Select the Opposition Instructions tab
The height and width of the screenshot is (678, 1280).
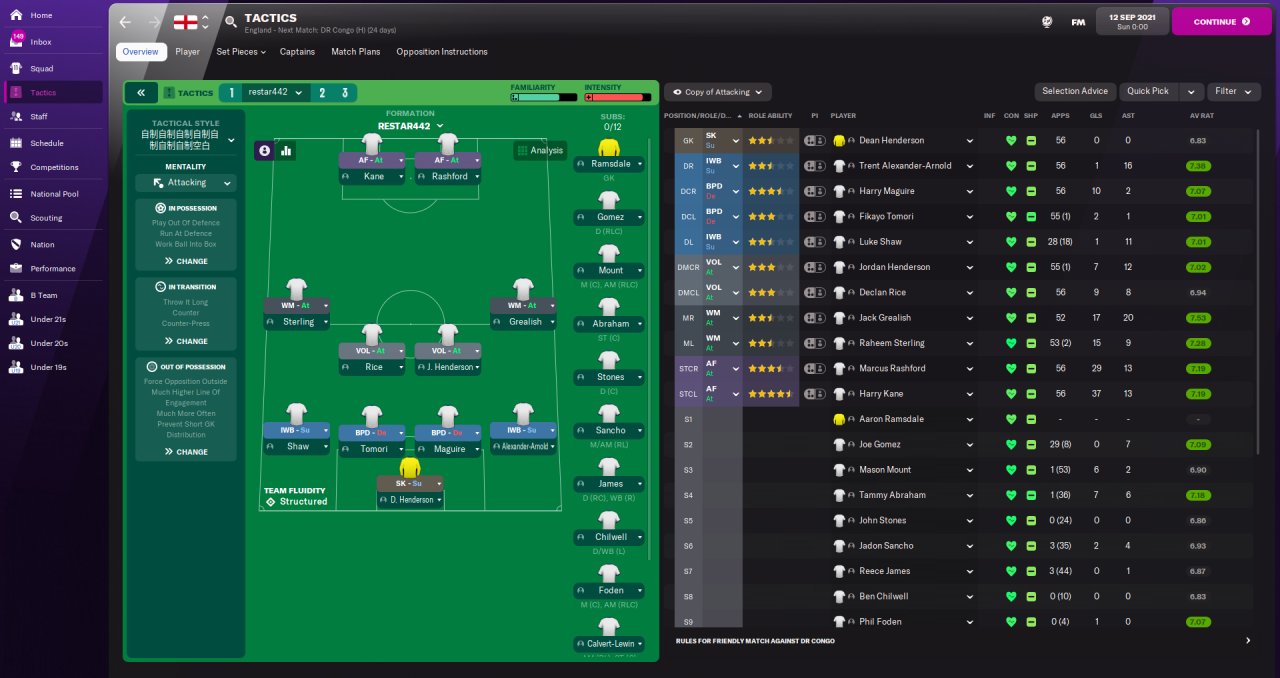441,52
